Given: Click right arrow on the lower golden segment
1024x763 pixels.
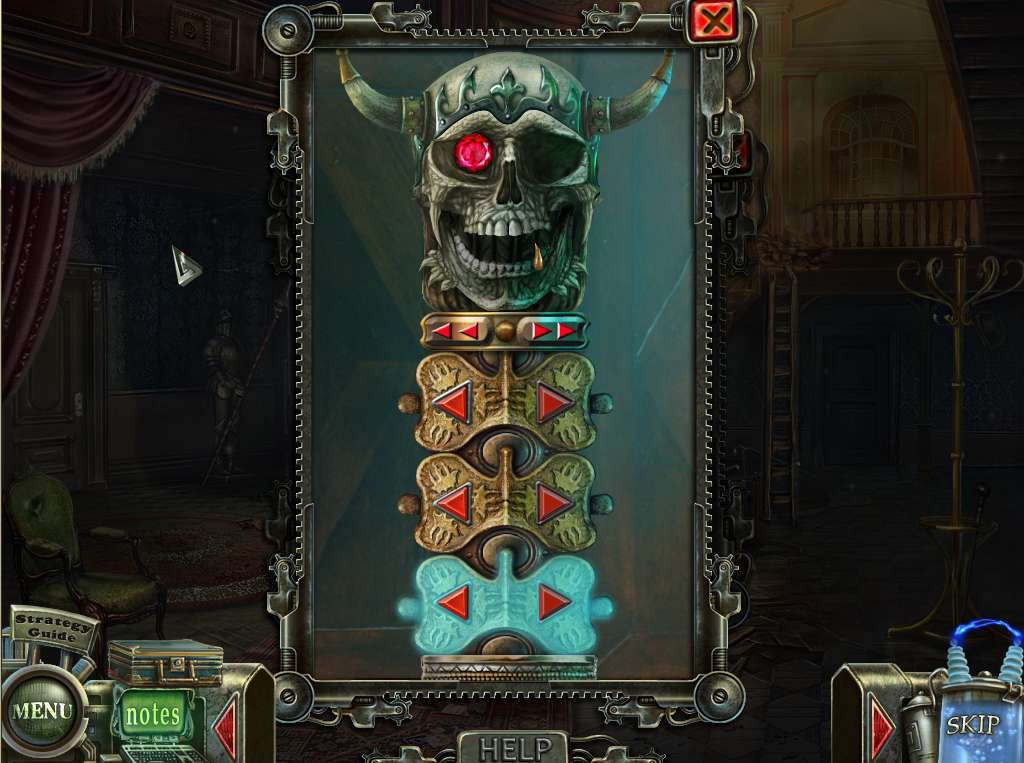Looking at the screenshot, I should [x=555, y=503].
